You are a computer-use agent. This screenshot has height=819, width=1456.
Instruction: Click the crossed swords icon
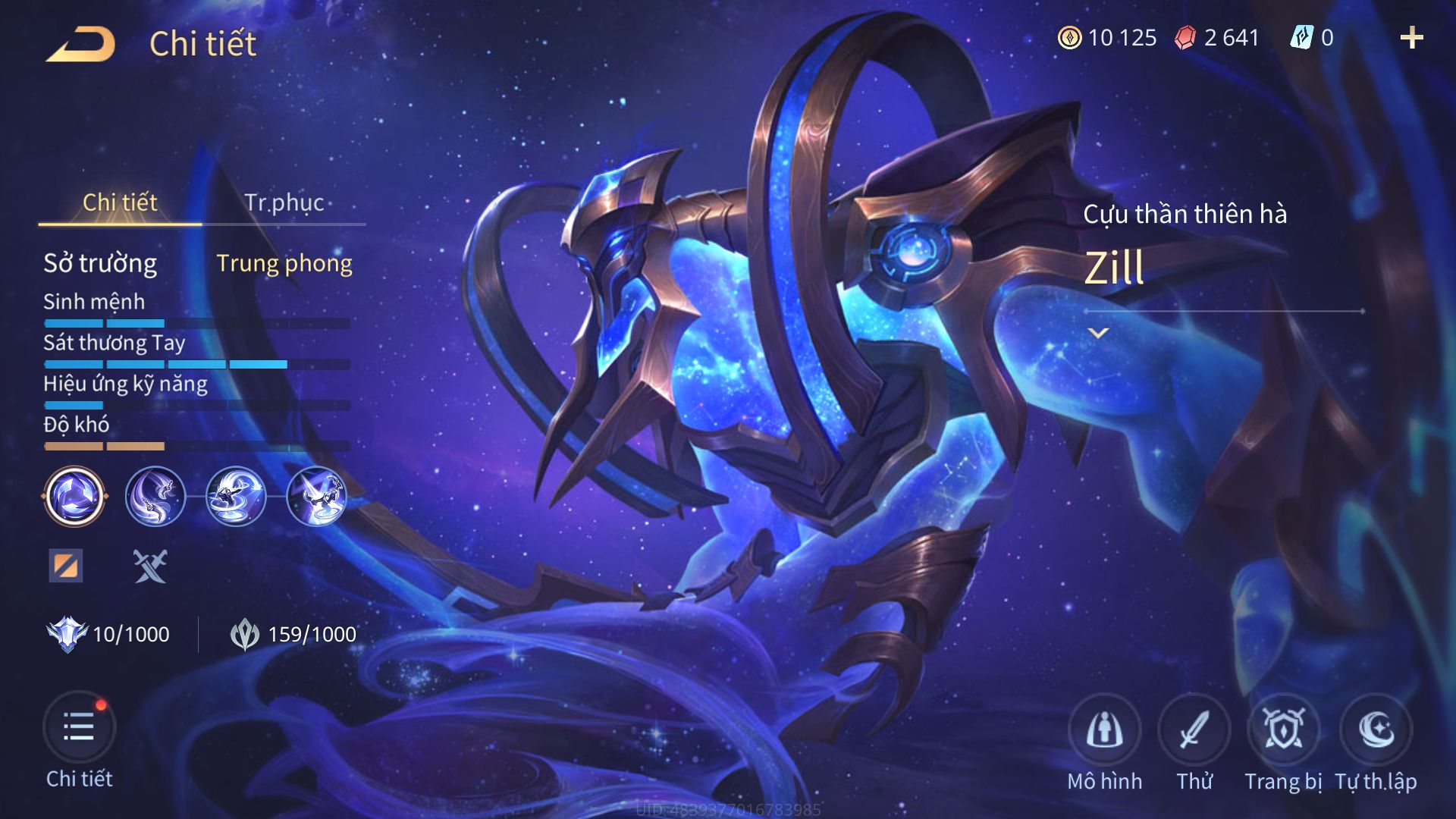[x=150, y=566]
